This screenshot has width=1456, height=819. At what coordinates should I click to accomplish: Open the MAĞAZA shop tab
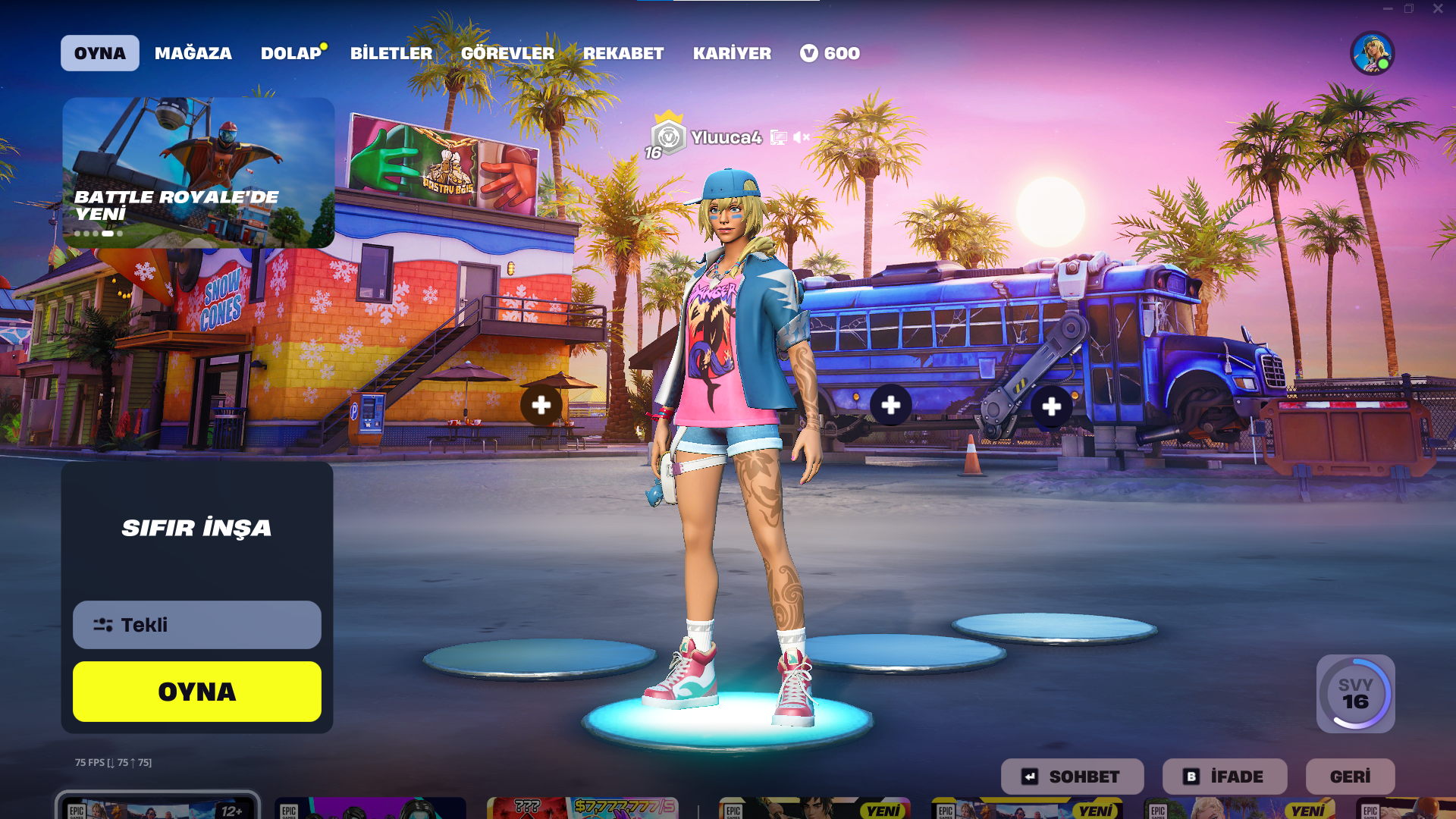coord(193,53)
